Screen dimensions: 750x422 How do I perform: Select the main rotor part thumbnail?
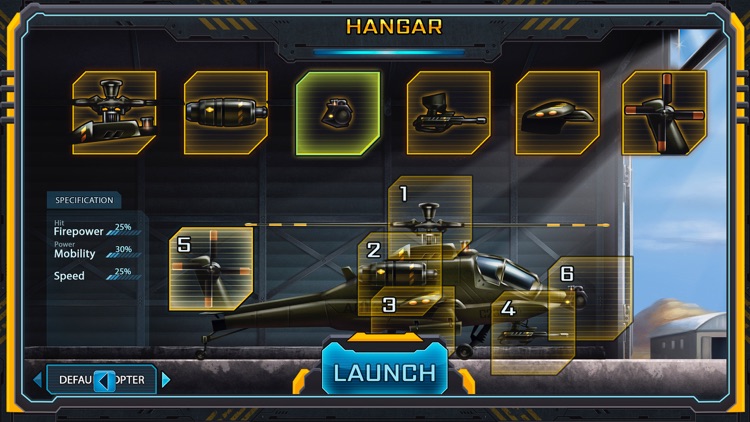tap(114, 112)
